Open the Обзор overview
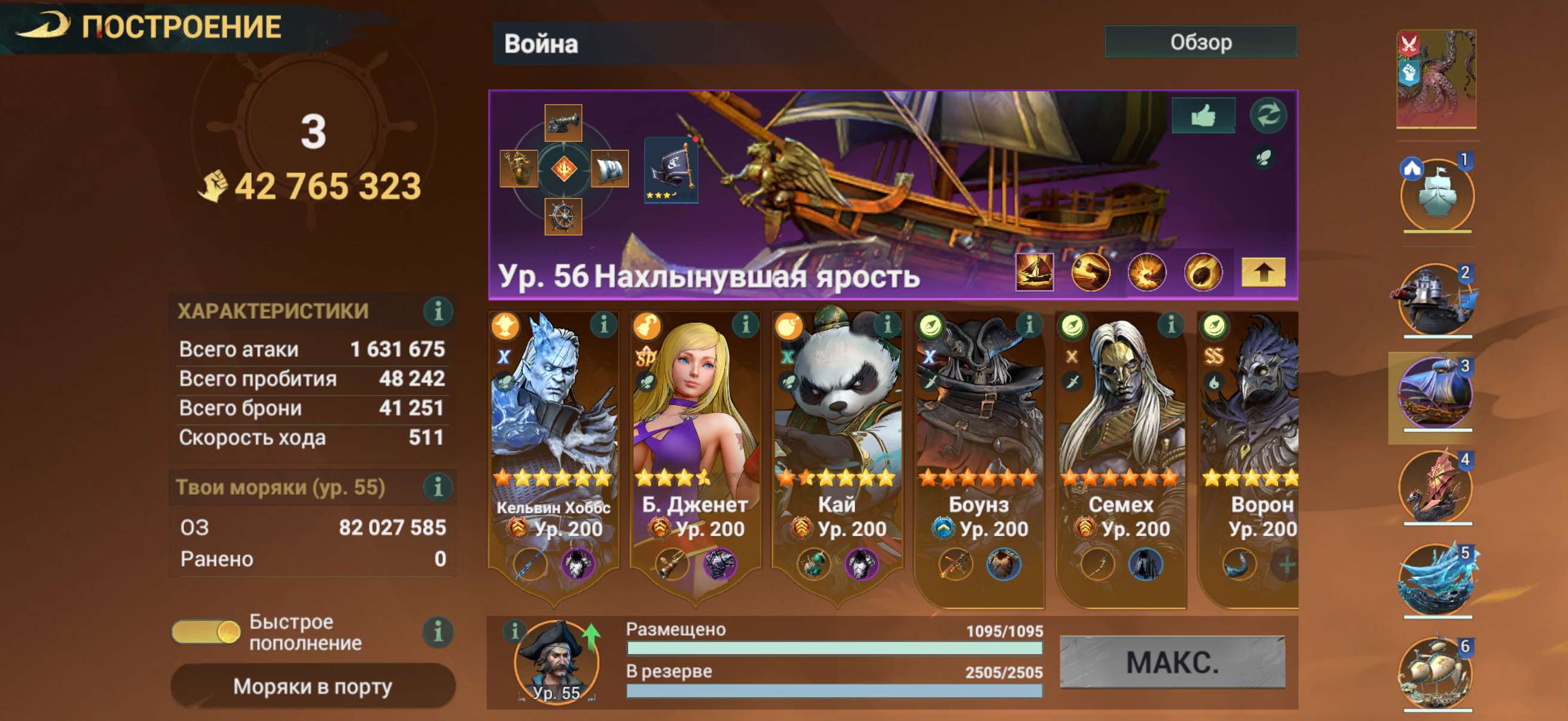Image resolution: width=1568 pixels, height=721 pixels. (1200, 42)
